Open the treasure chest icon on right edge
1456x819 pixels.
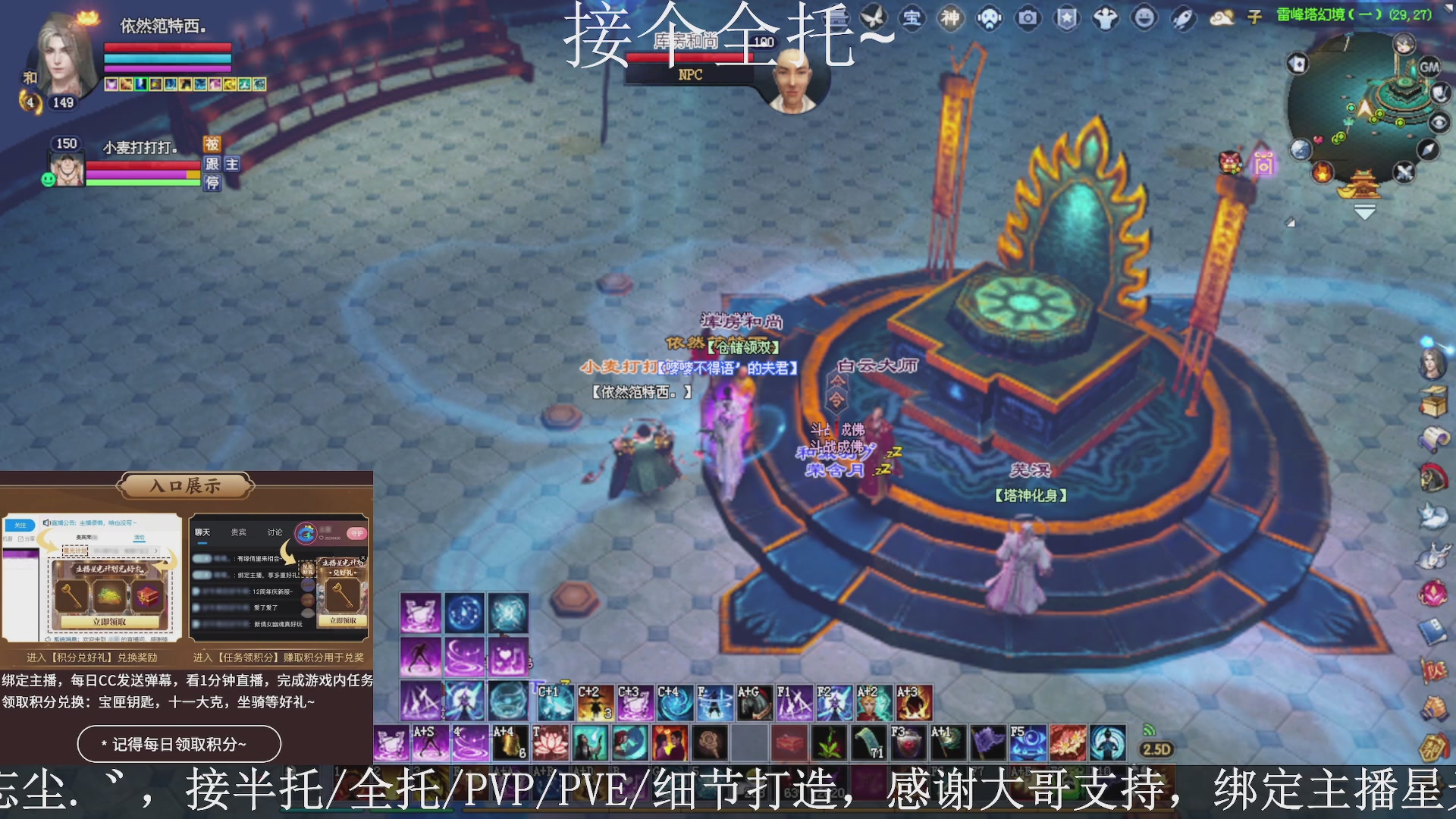click(1433, 400)
